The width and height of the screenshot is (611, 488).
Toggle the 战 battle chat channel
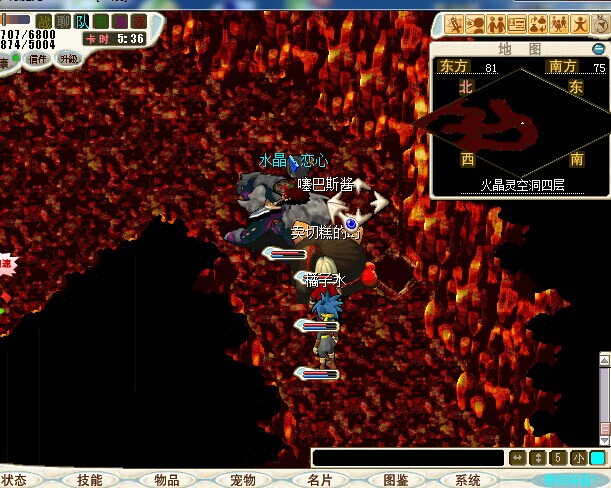(x=44, y=21)
